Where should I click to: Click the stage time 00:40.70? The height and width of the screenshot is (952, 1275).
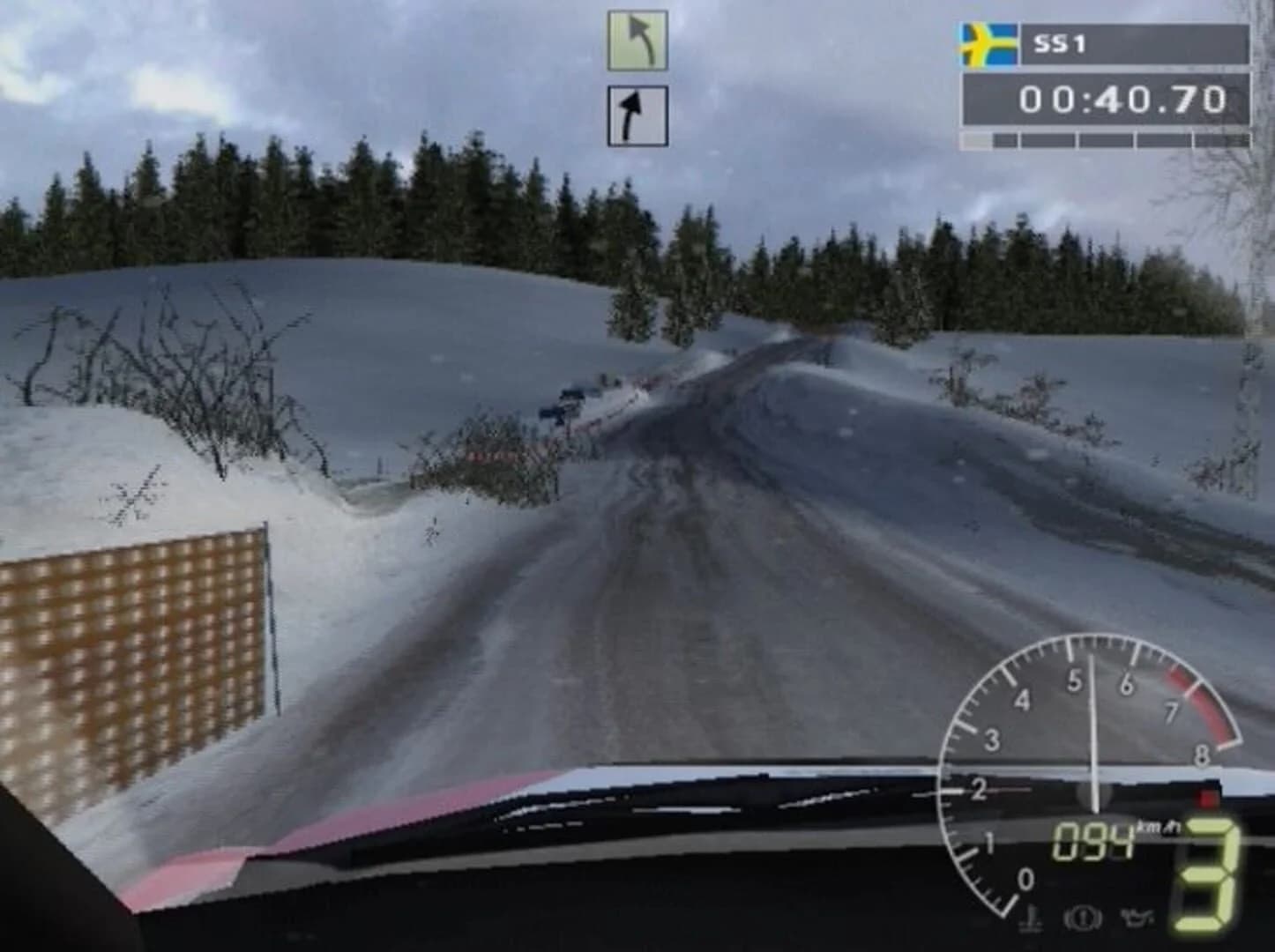pos(1122,98)
